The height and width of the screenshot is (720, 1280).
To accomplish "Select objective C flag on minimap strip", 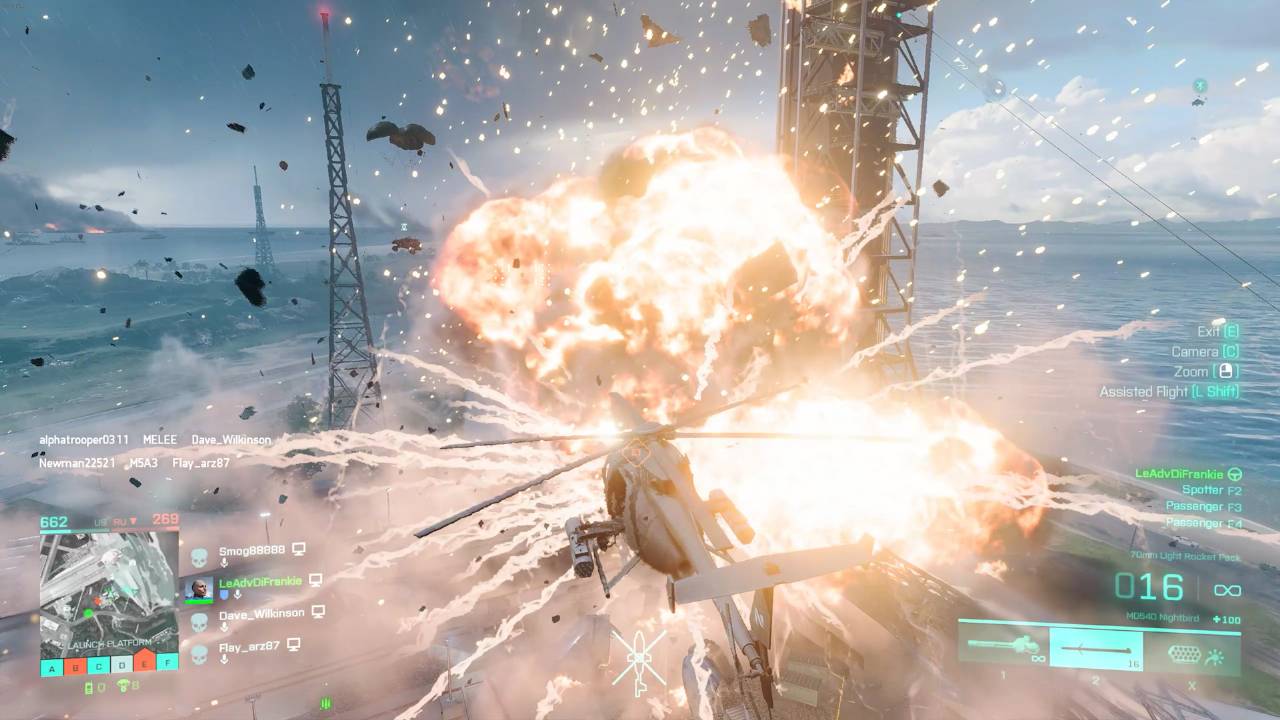I will pos(98,665).
